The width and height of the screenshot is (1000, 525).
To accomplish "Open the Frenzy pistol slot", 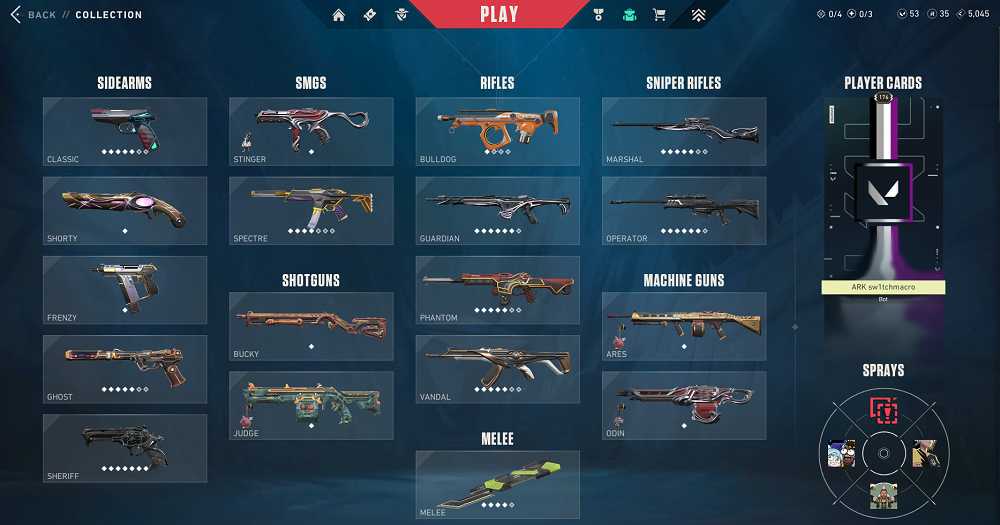I will click(x=125, y=289).
